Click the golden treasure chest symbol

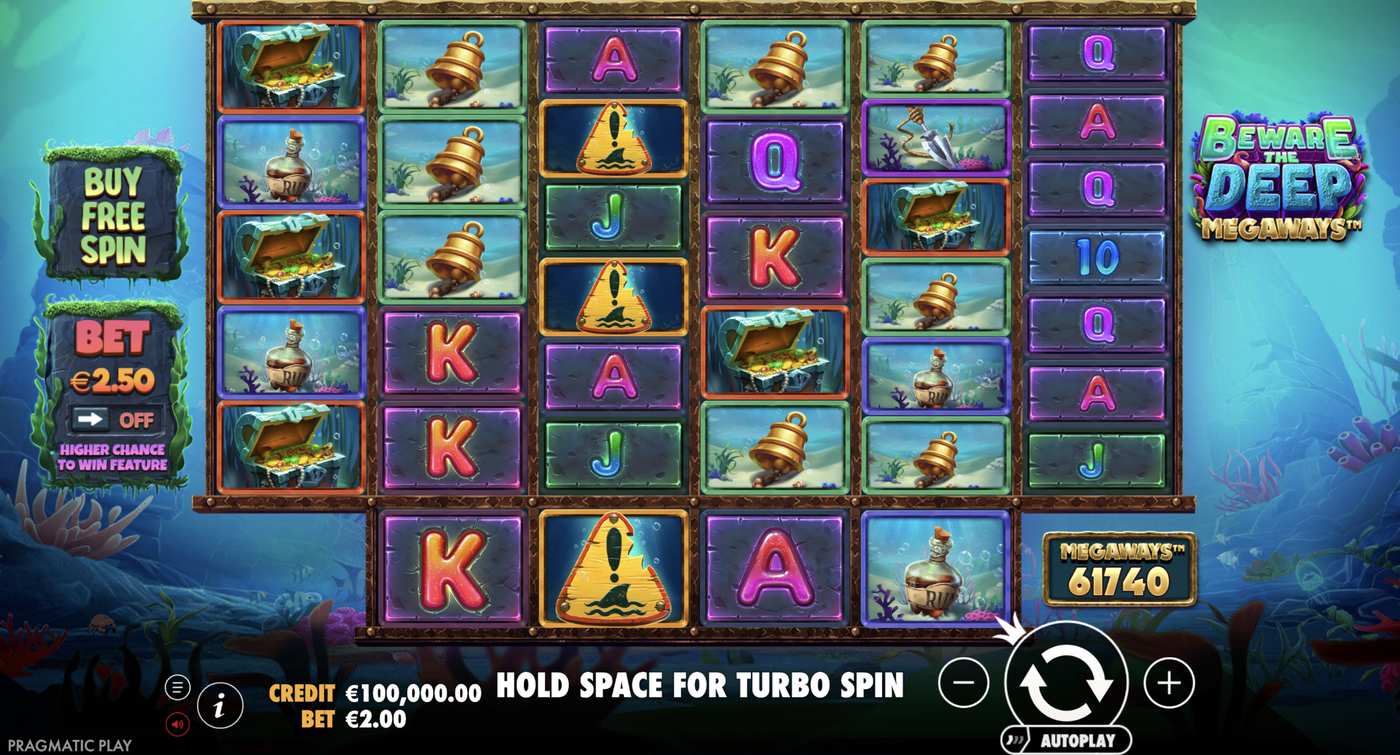pos(291,62)
